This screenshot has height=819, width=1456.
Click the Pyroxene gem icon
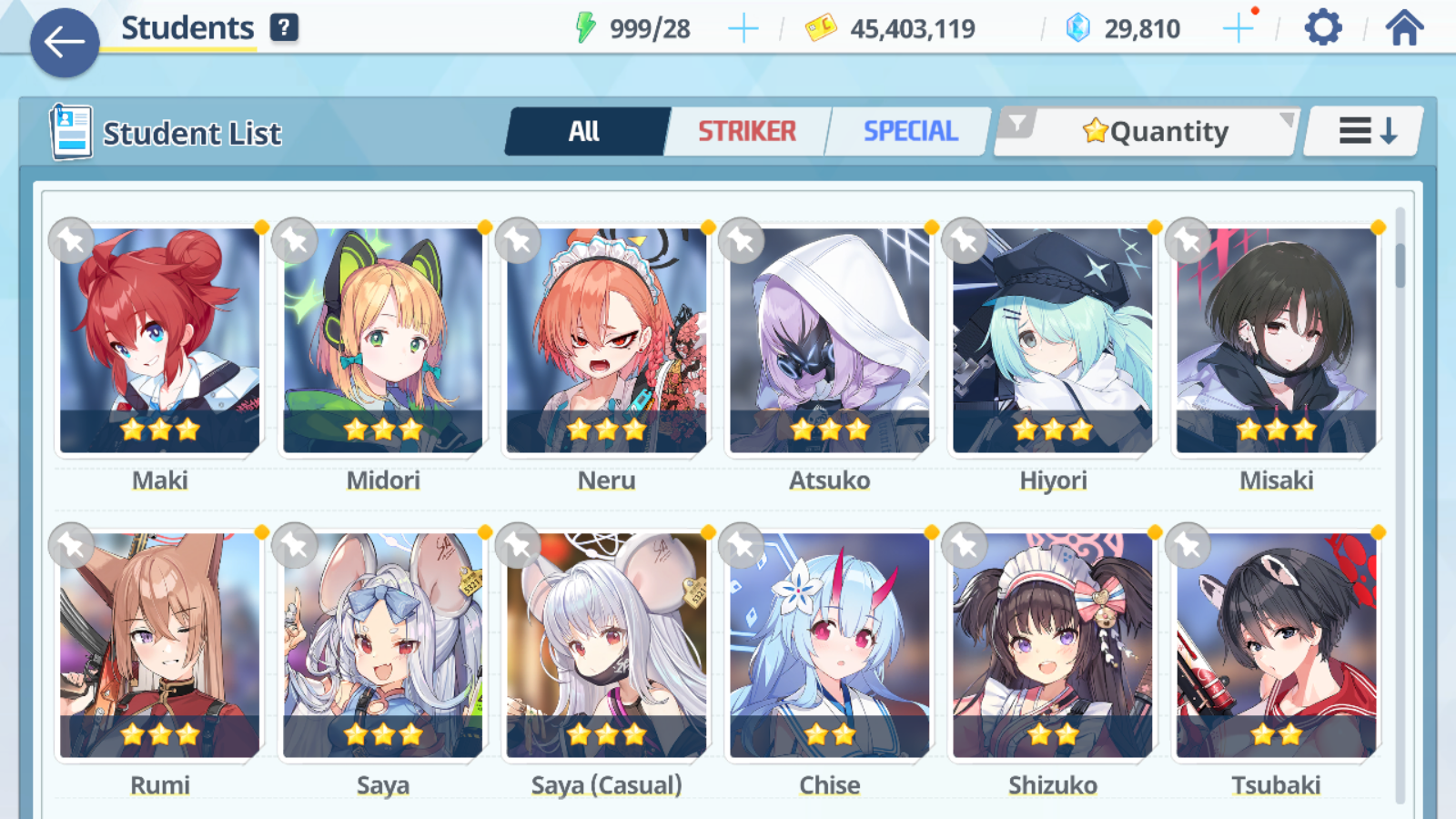point(1077,27)
